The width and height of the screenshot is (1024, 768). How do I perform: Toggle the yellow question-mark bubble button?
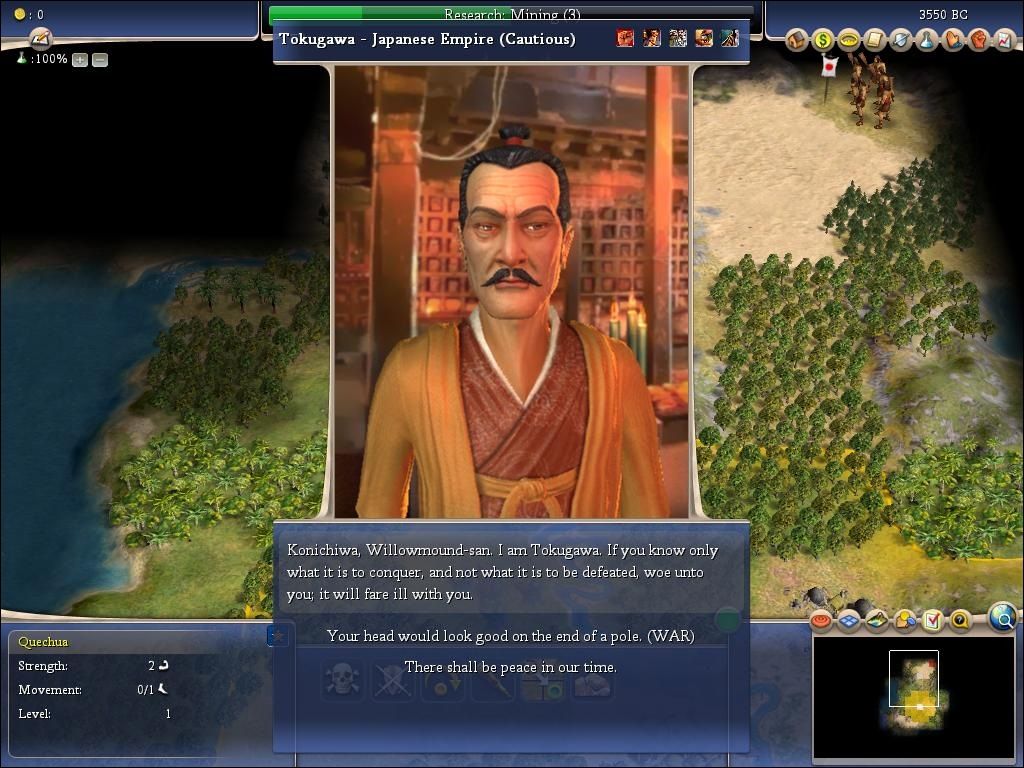click(959, 621)
